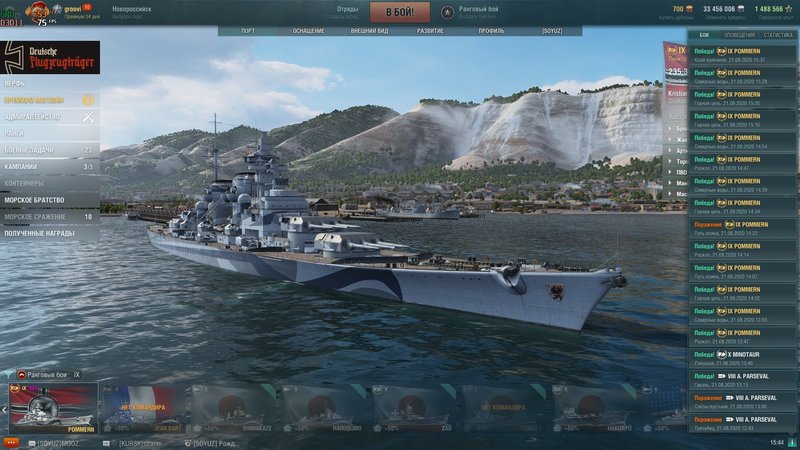This screenshot has width=800, height=450.
Task: Click the Deutsche Flugzeugträger event banner
Action: pos(50,56)
